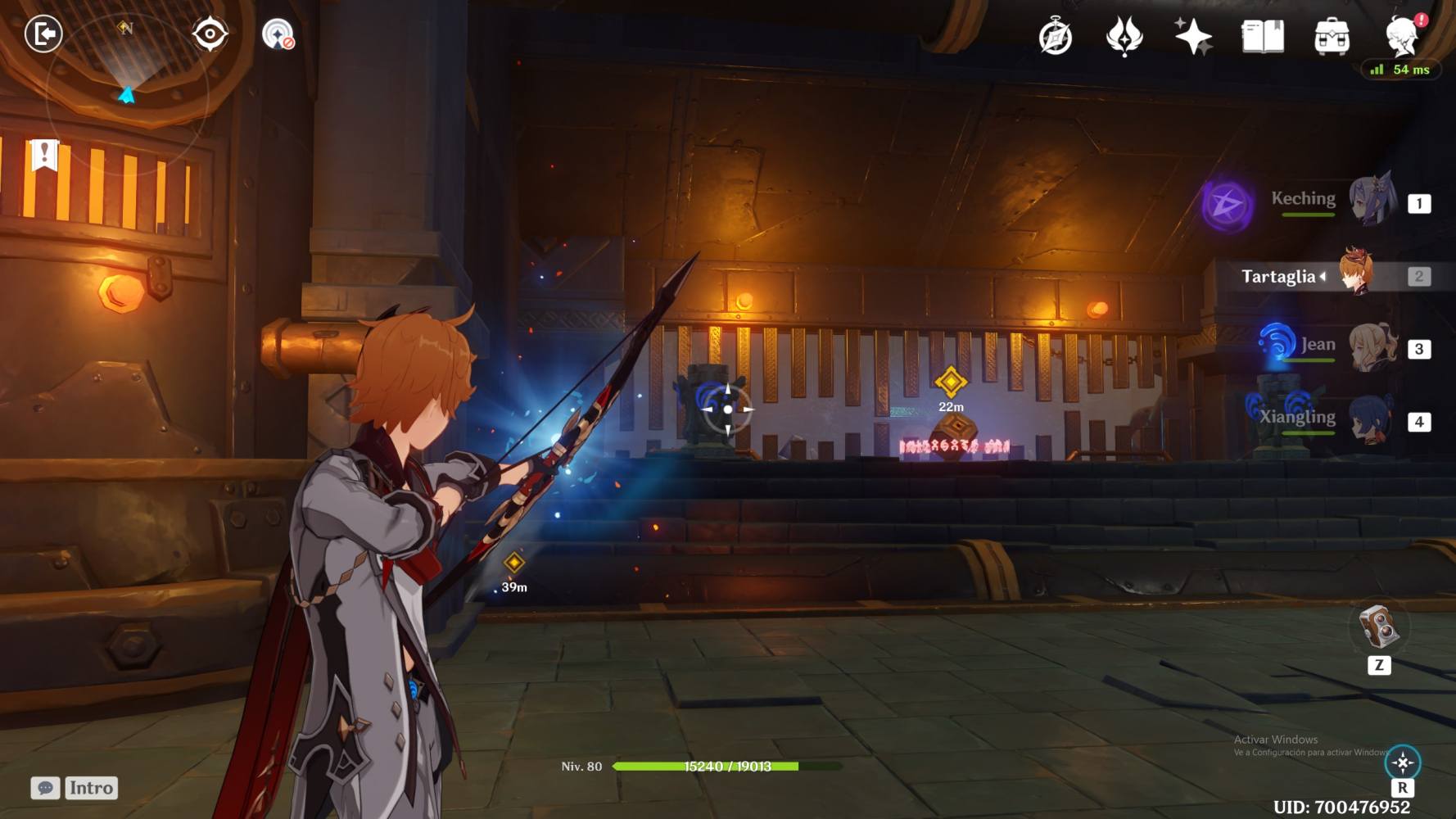Open the events flame icon

click(1124, 37)
